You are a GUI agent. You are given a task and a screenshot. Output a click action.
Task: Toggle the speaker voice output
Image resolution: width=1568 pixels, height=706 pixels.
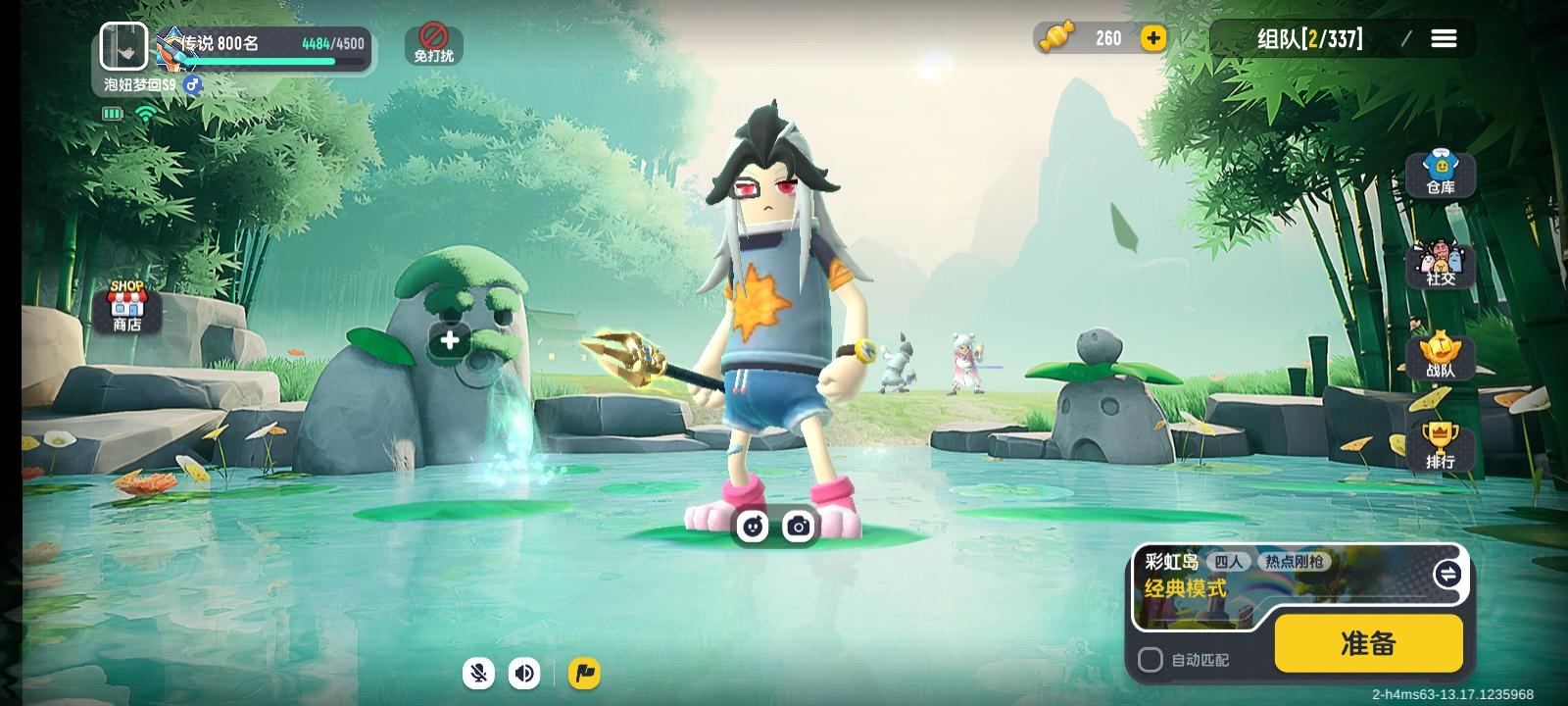coord(525,673)
